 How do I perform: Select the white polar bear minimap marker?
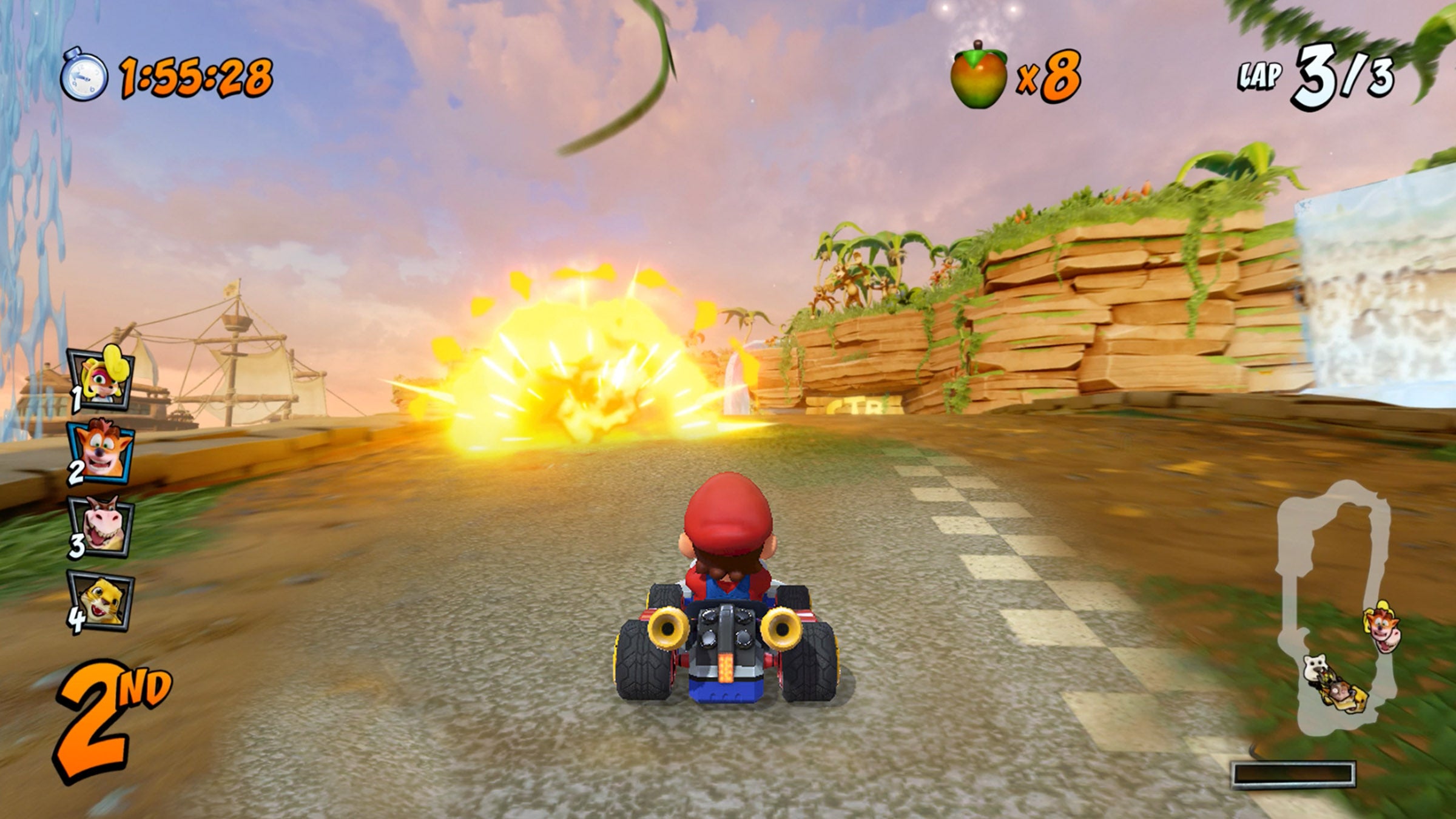pos(1315,666)
